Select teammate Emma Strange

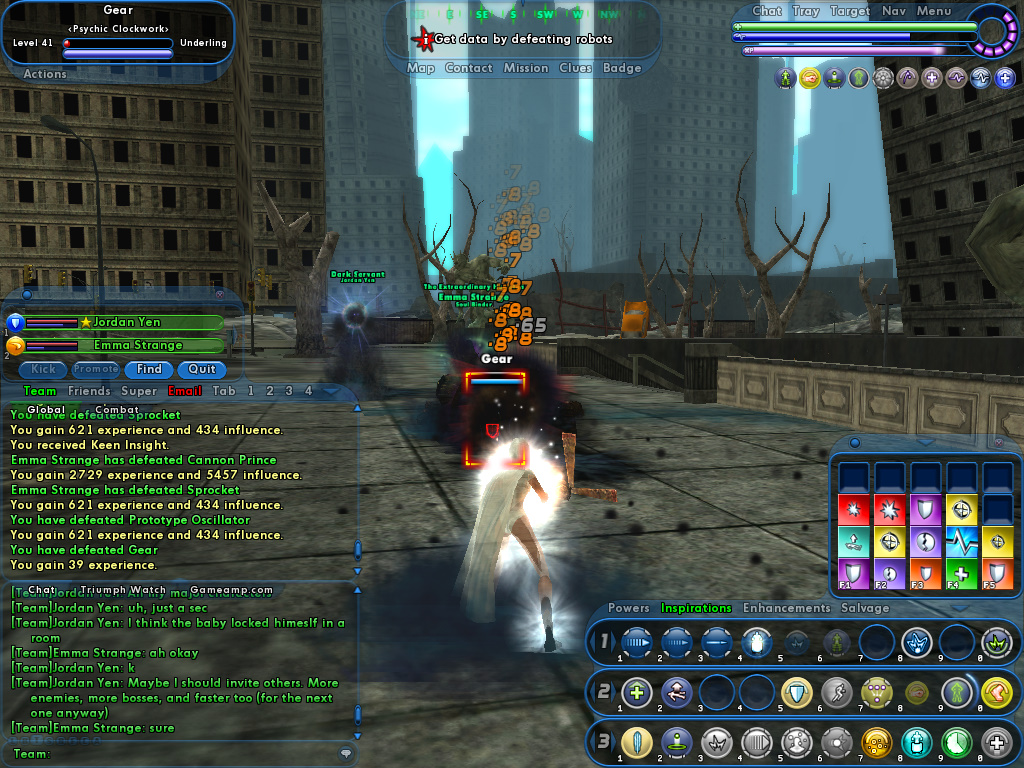tap(125, 345)
